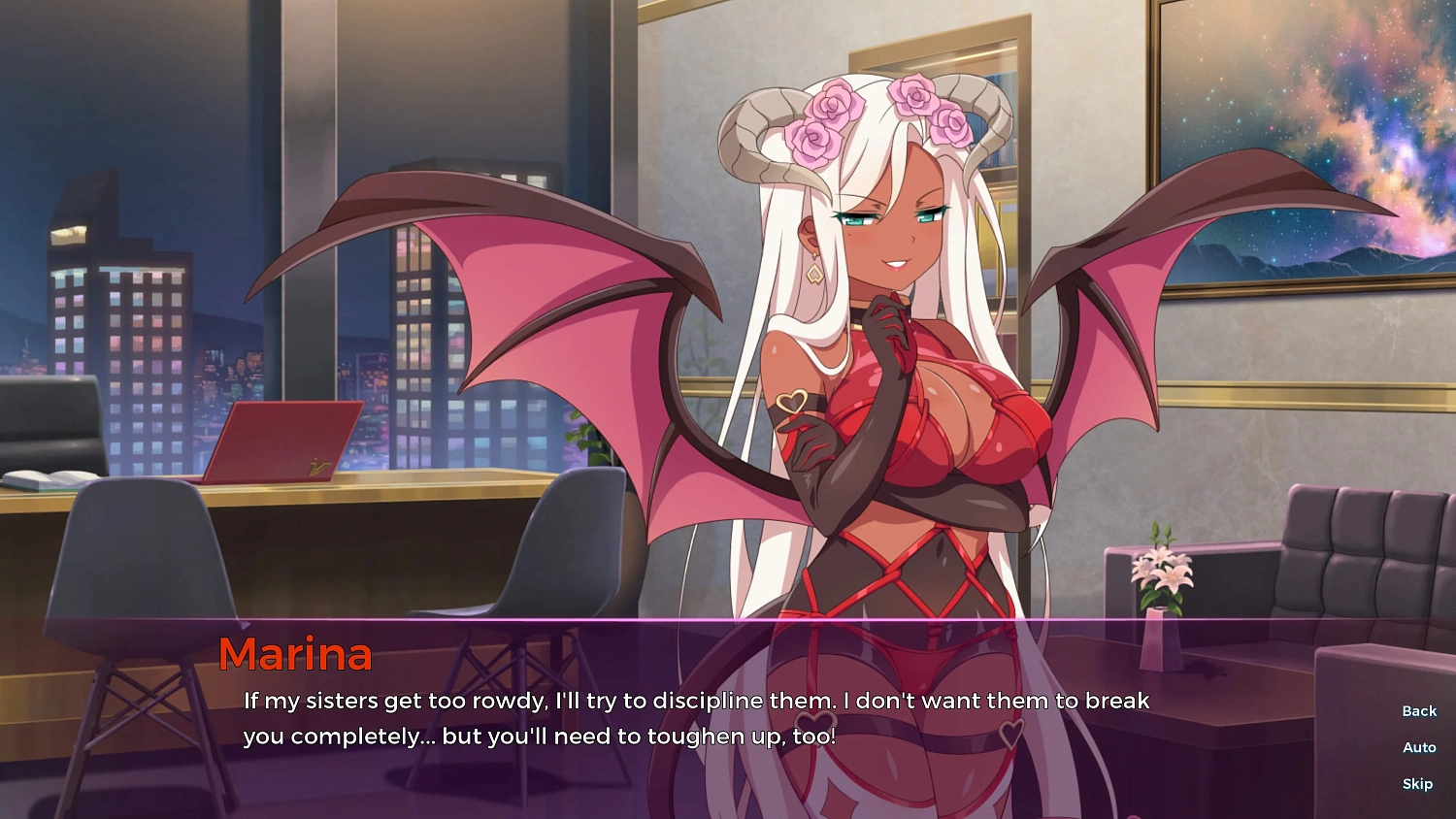Select the Marina name label
This screenshot has height=819, width=1456.
pos(293,655)
